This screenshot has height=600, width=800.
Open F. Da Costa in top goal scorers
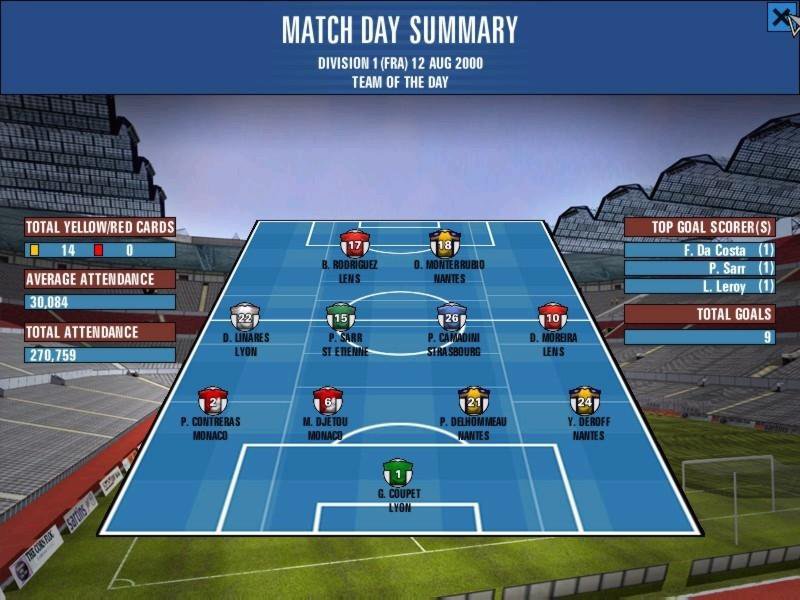point(699,250)
